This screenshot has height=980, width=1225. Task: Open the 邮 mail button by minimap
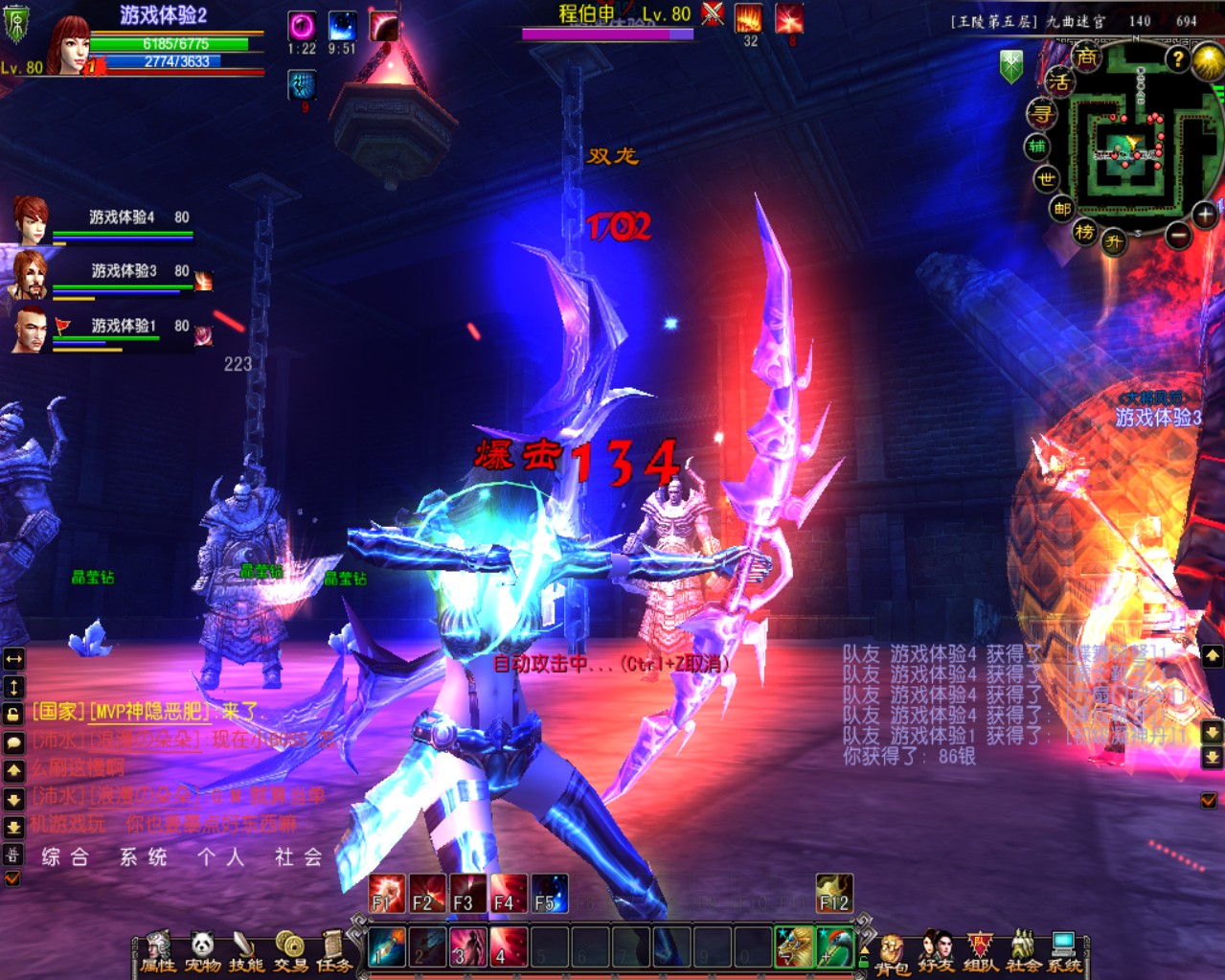coord(1061,208)
